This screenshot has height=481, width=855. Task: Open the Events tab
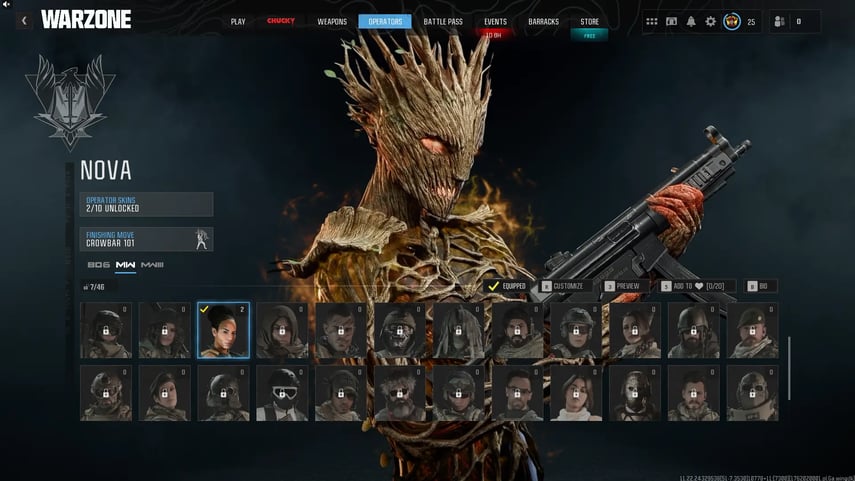pyautogui.click(x=495, y=21)
